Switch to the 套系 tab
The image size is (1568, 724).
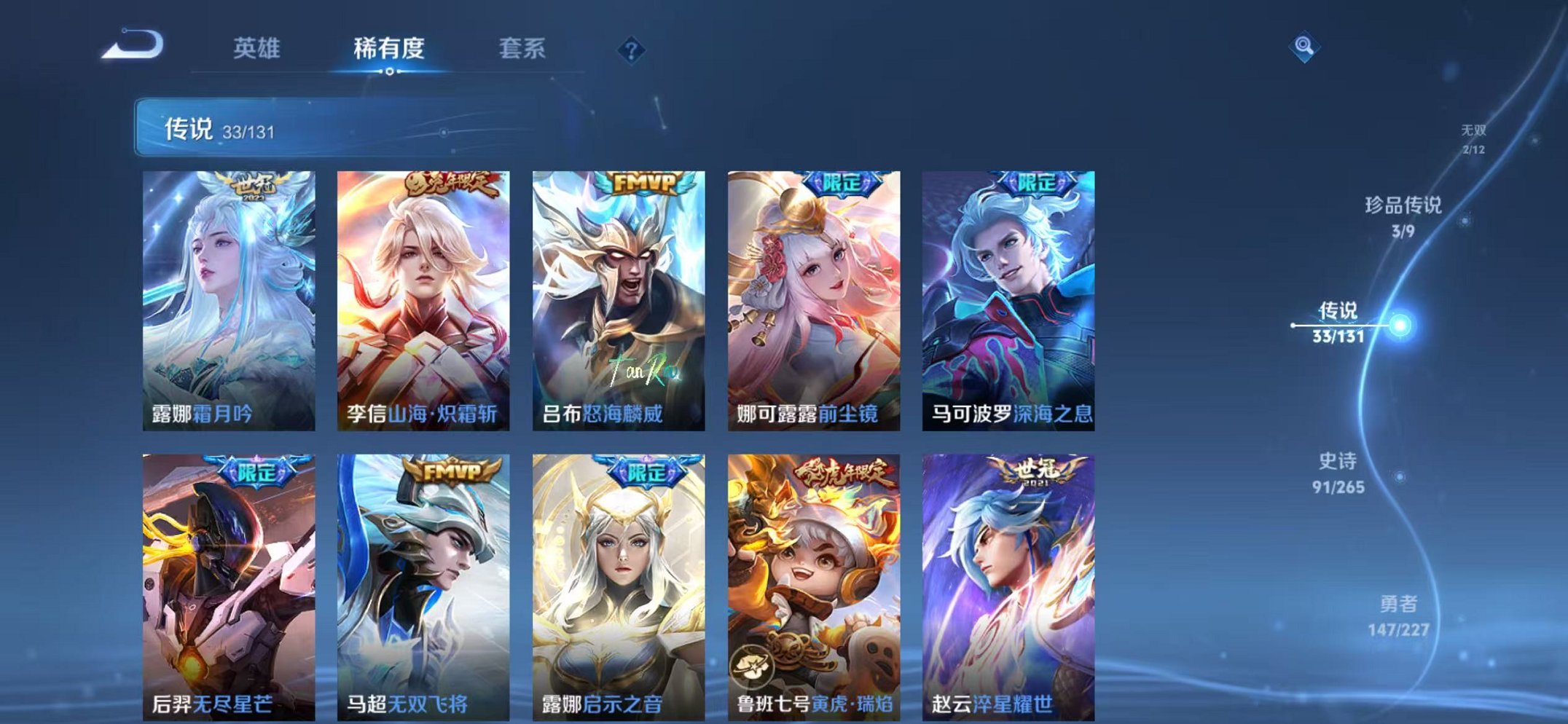(x=523, y=49)
